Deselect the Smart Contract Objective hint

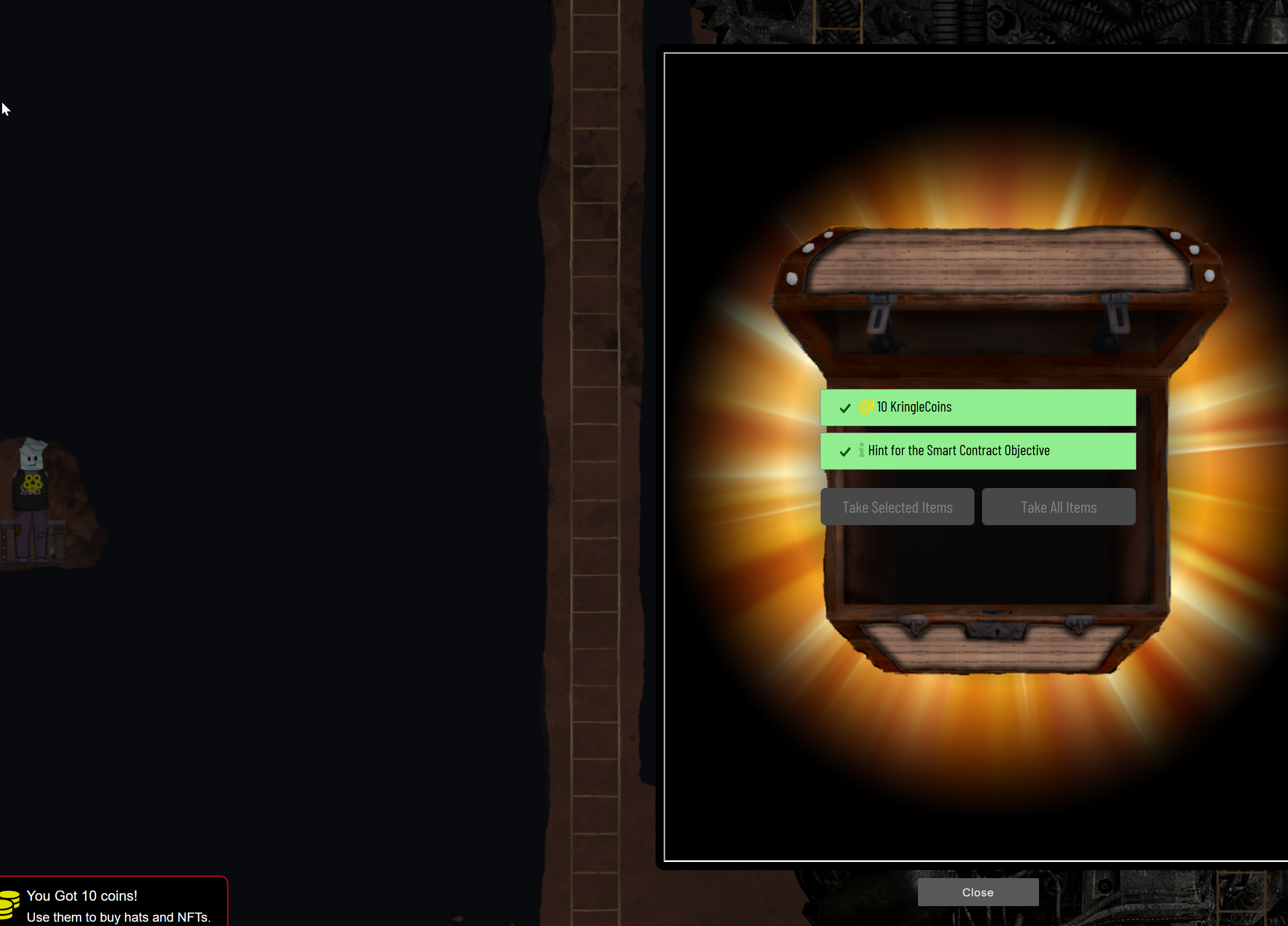(844, 451)
